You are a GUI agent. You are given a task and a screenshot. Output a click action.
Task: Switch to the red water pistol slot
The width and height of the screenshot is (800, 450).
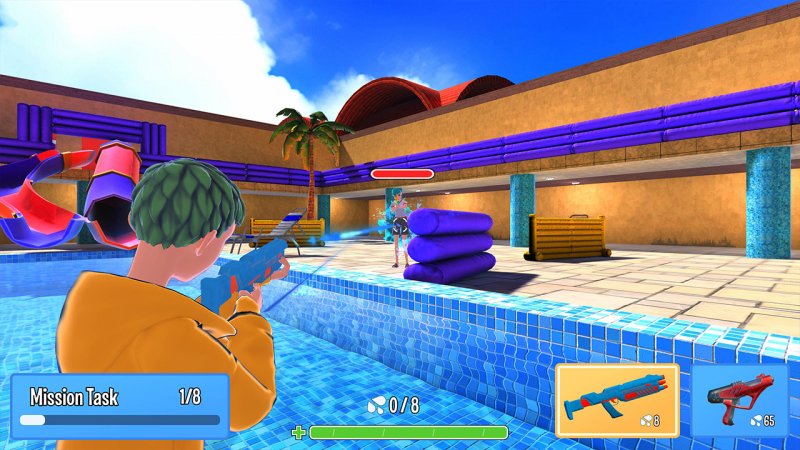(x=739, y=400)
